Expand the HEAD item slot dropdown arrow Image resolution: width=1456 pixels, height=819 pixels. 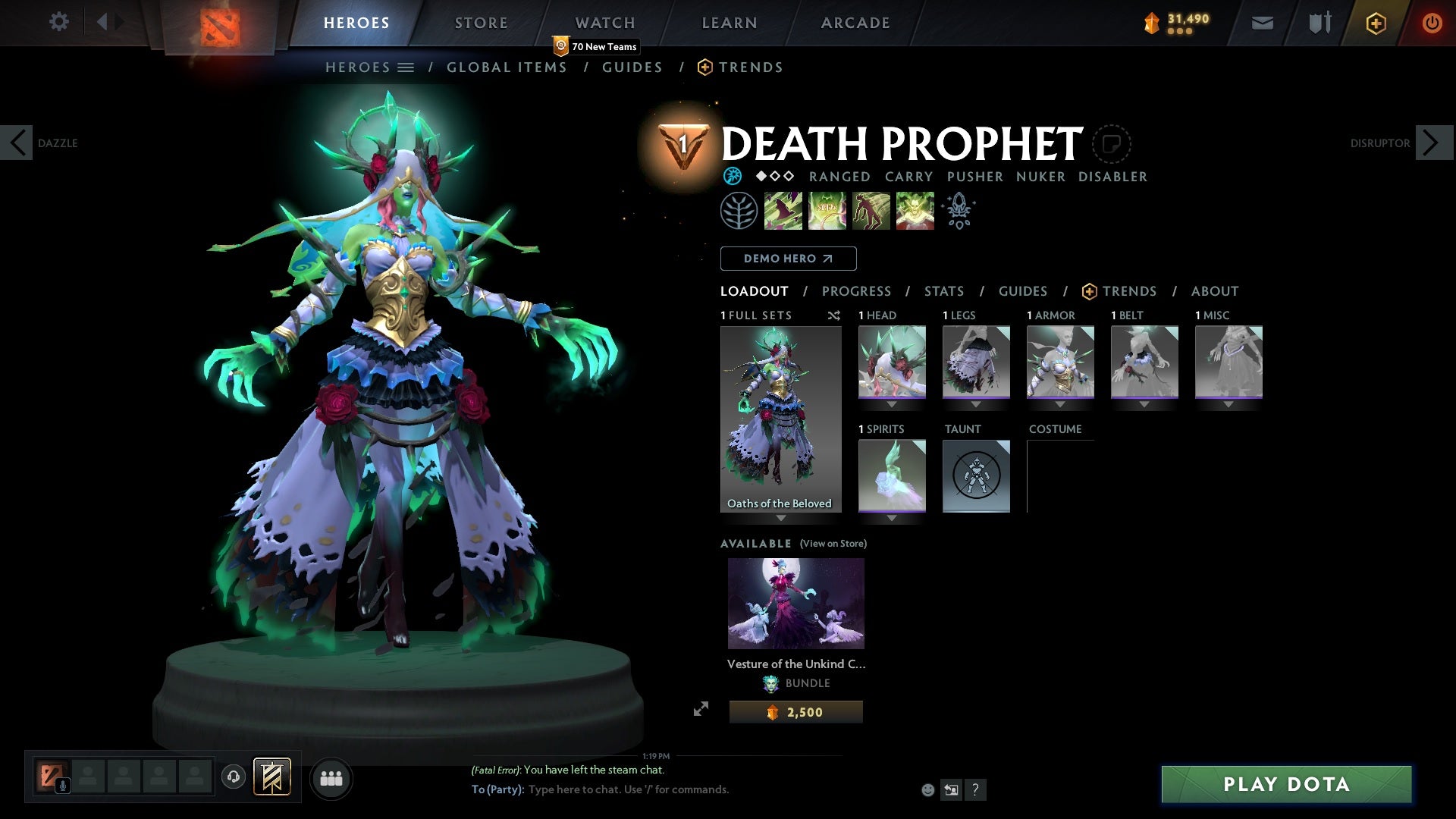(892, 404)
